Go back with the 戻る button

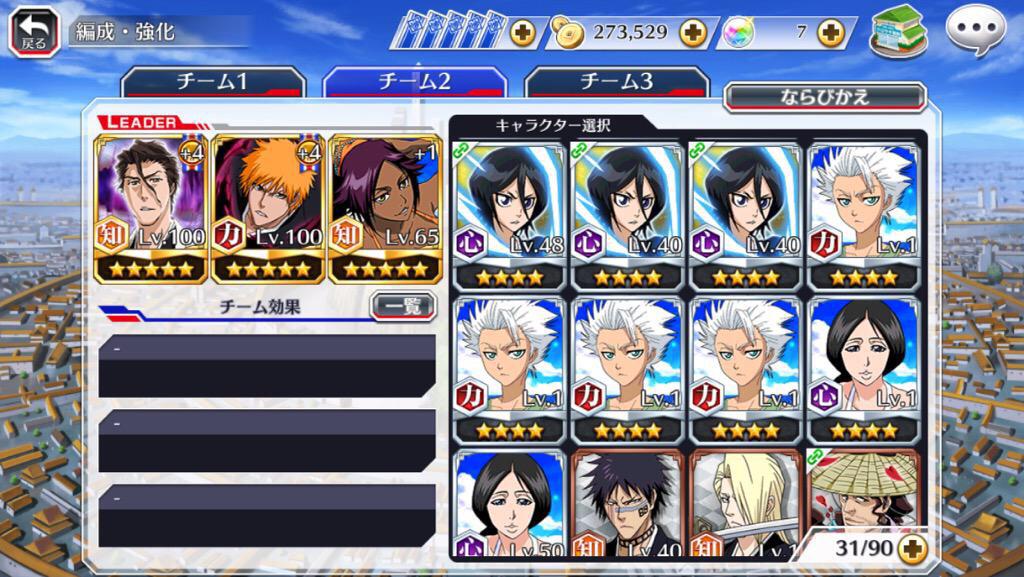click(x=34, y=31)
